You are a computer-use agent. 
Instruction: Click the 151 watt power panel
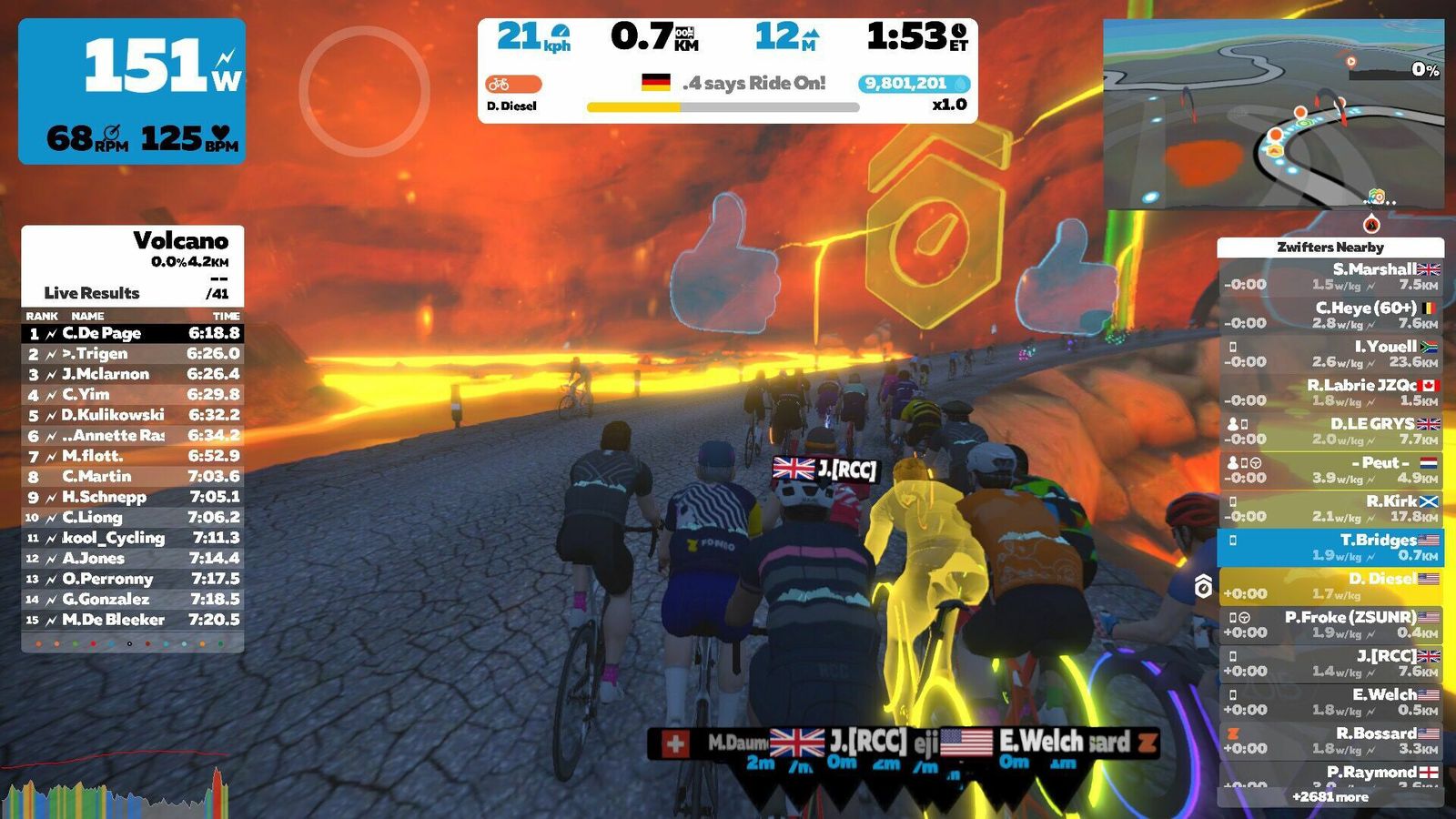point(132,91)
